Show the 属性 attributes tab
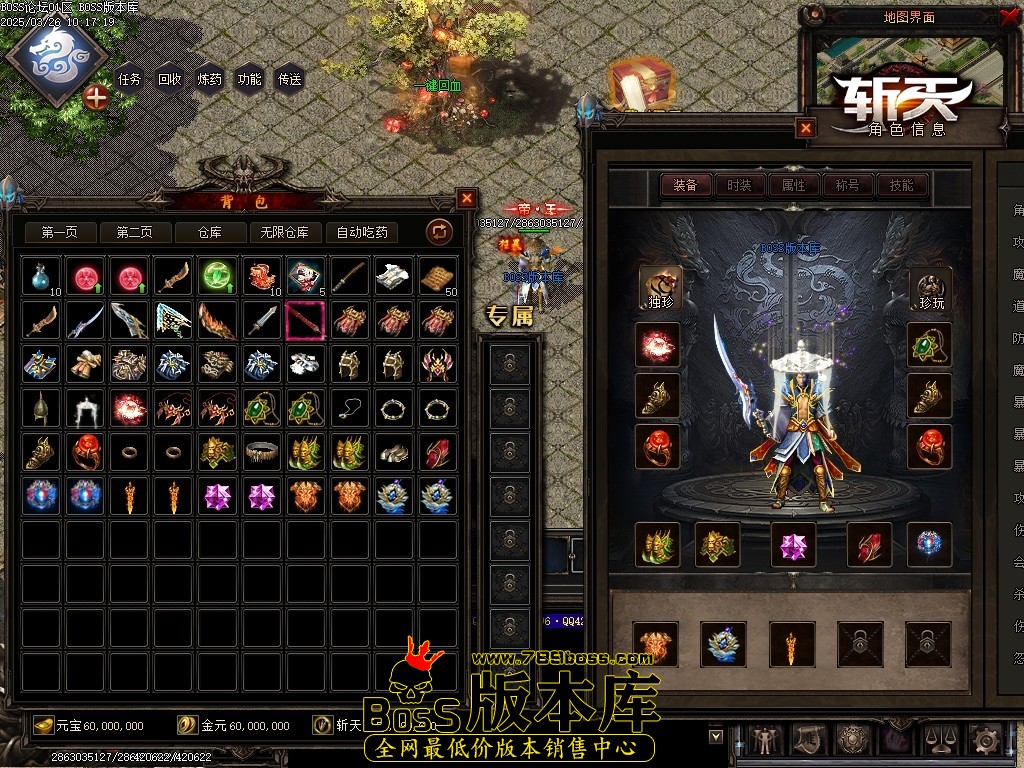 tap(793, 185)
